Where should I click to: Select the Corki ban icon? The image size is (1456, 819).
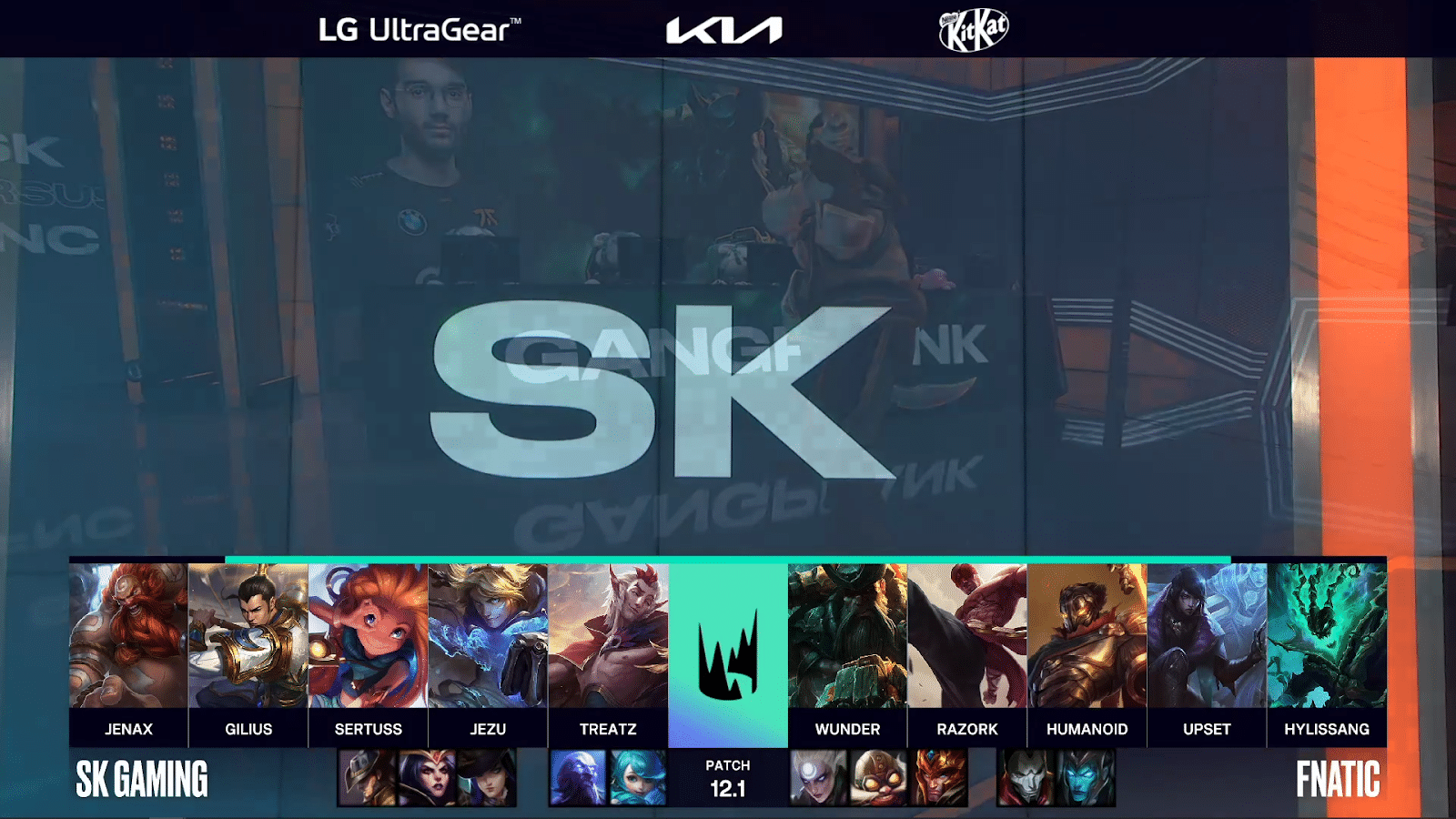[878, 778]
